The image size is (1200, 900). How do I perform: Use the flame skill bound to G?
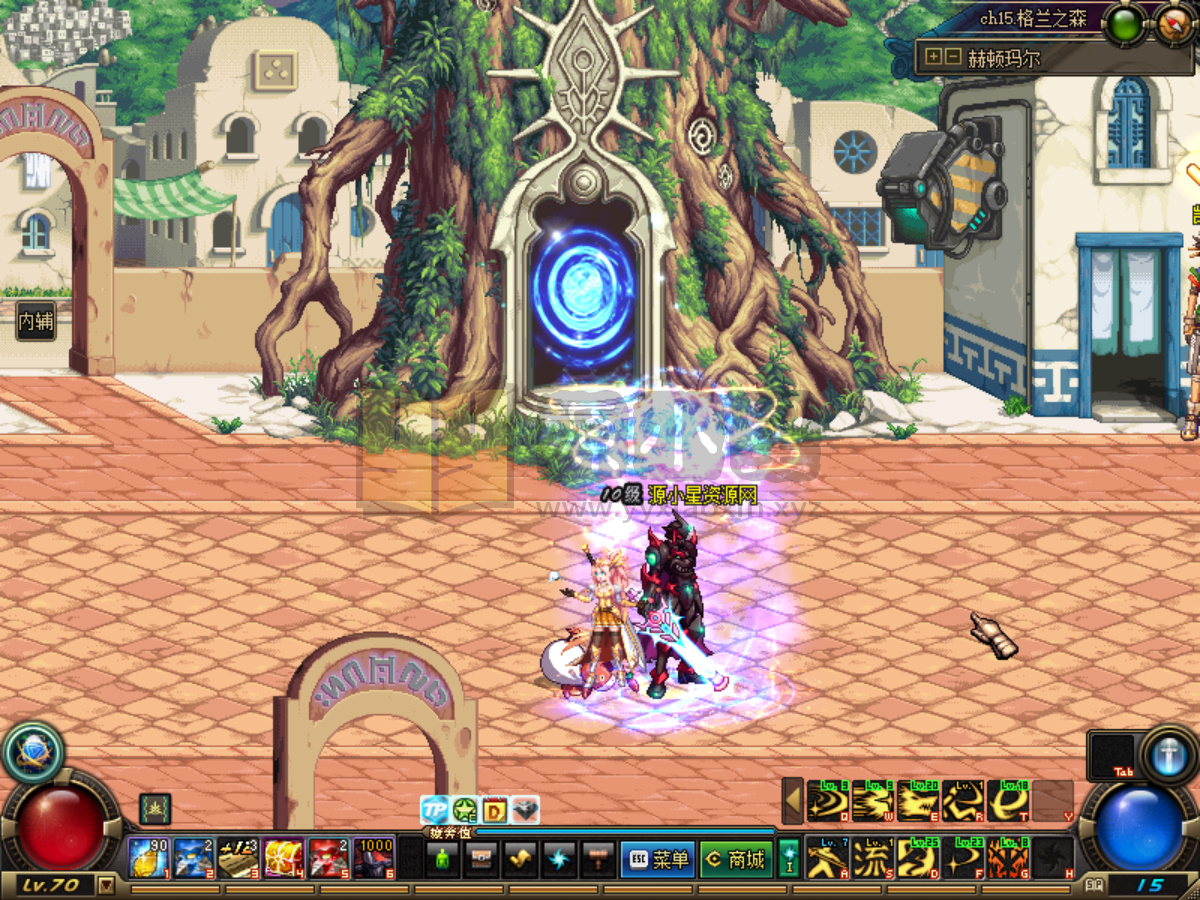[x=1007, y=858]
